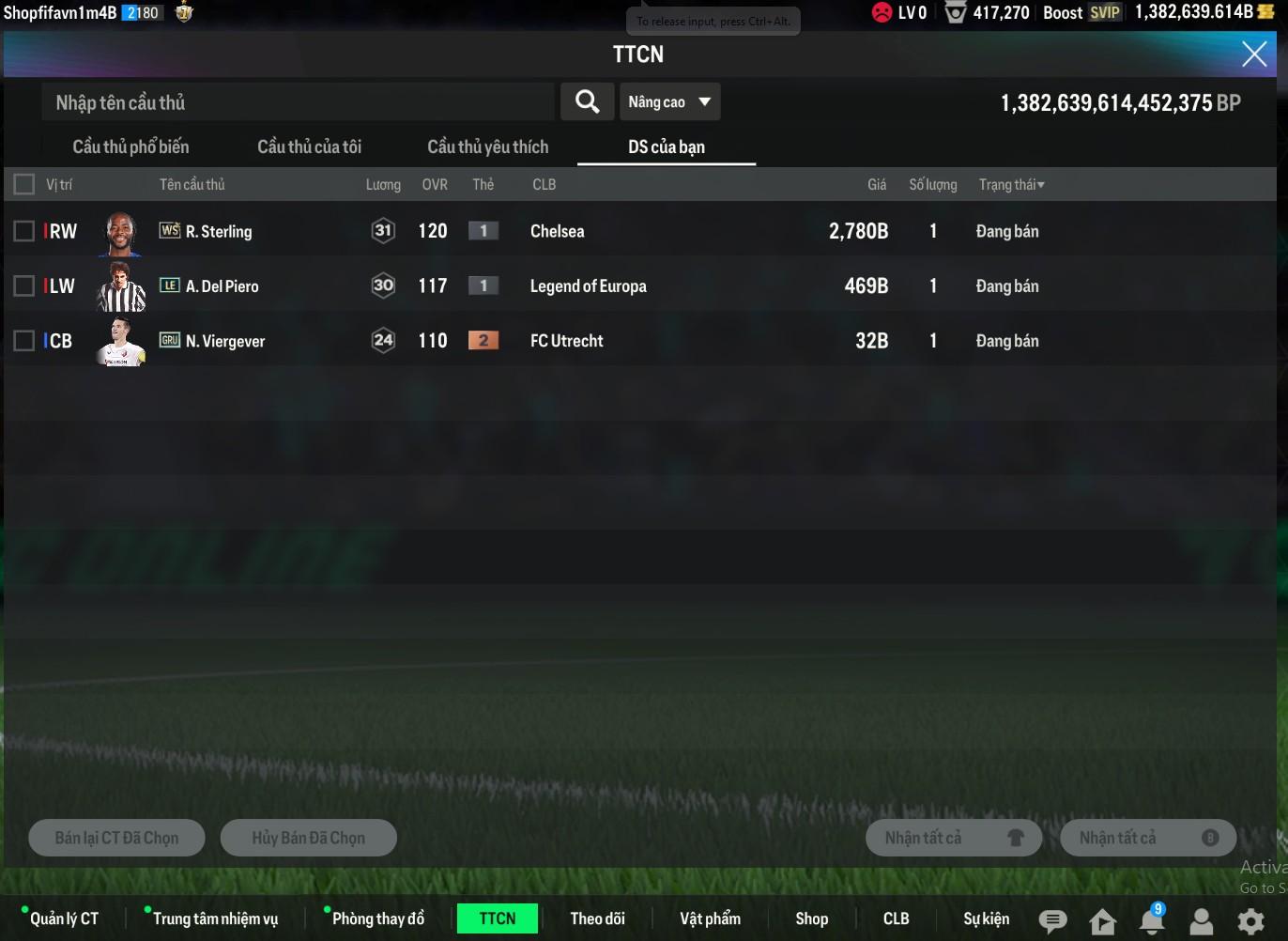Switch to Cầu thủ phổ biến tab

coord(130,147)
